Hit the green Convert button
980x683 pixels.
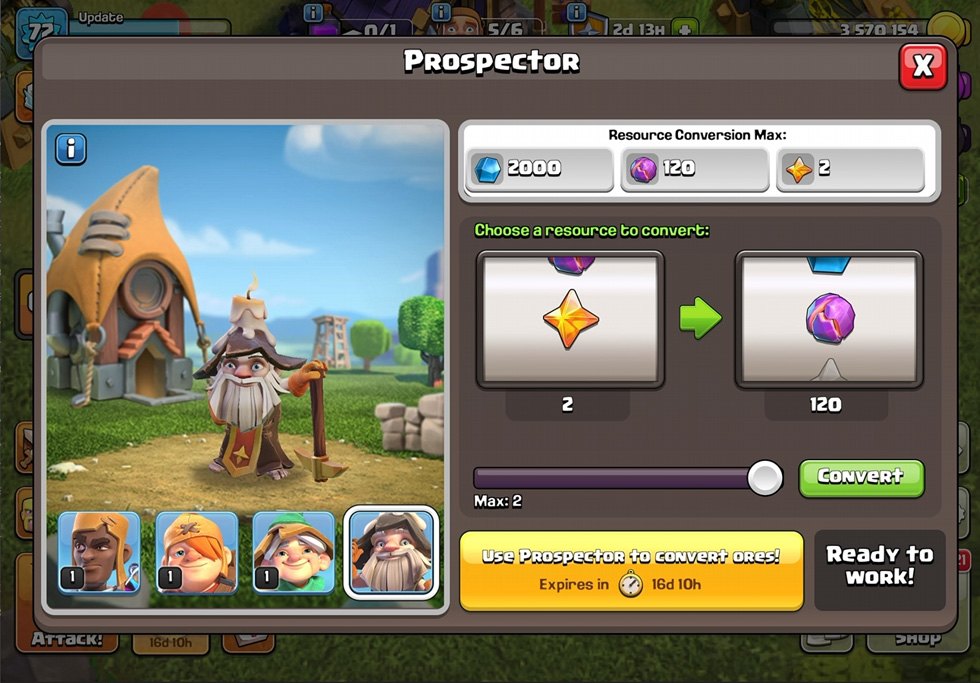coord(861,477)
